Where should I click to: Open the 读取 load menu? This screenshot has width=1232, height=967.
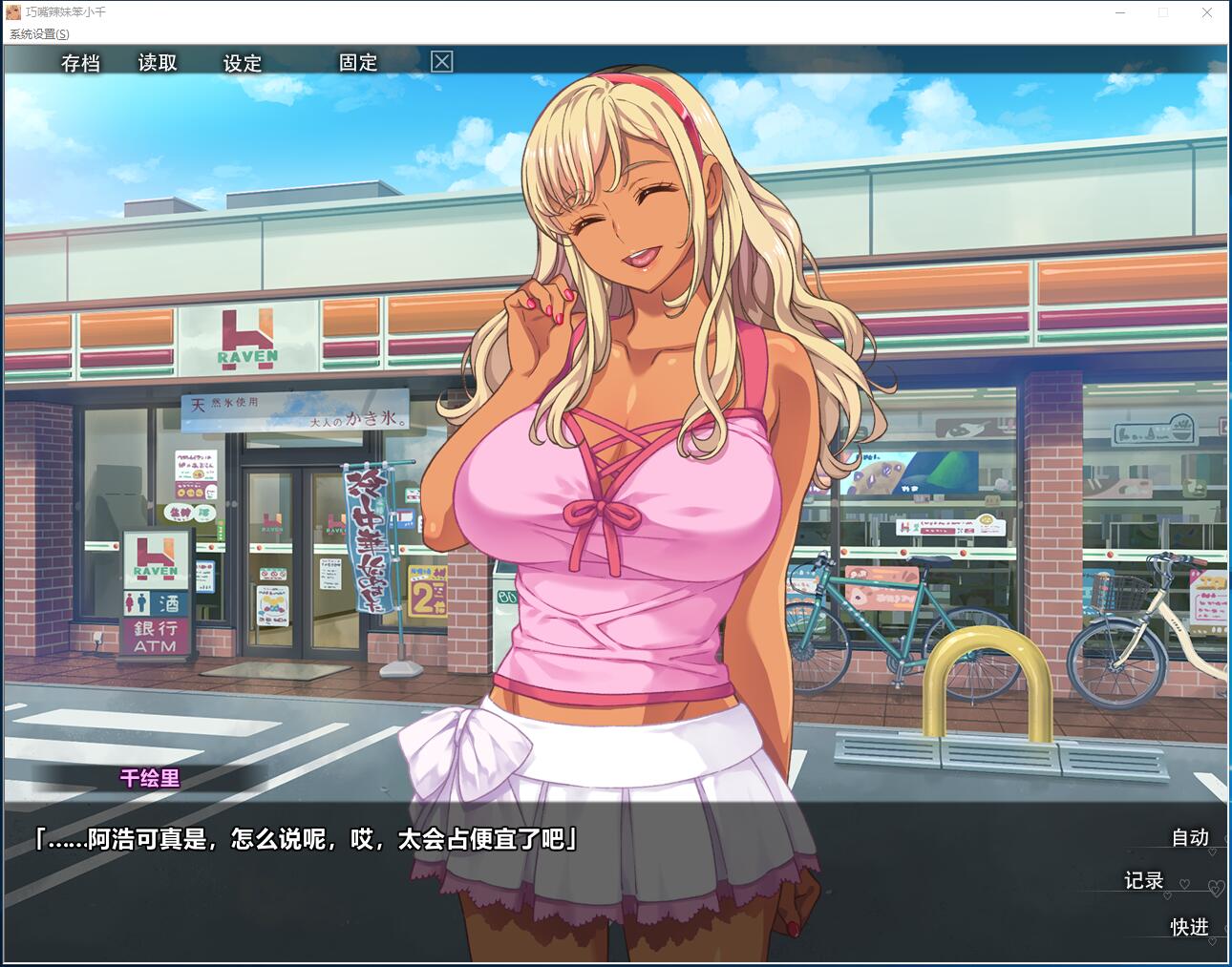[158, 63]
